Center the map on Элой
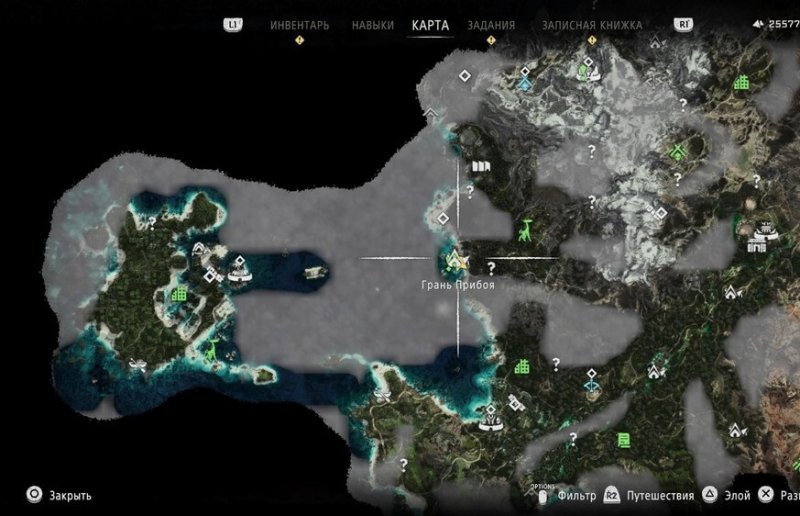 (x=735, y=495)
